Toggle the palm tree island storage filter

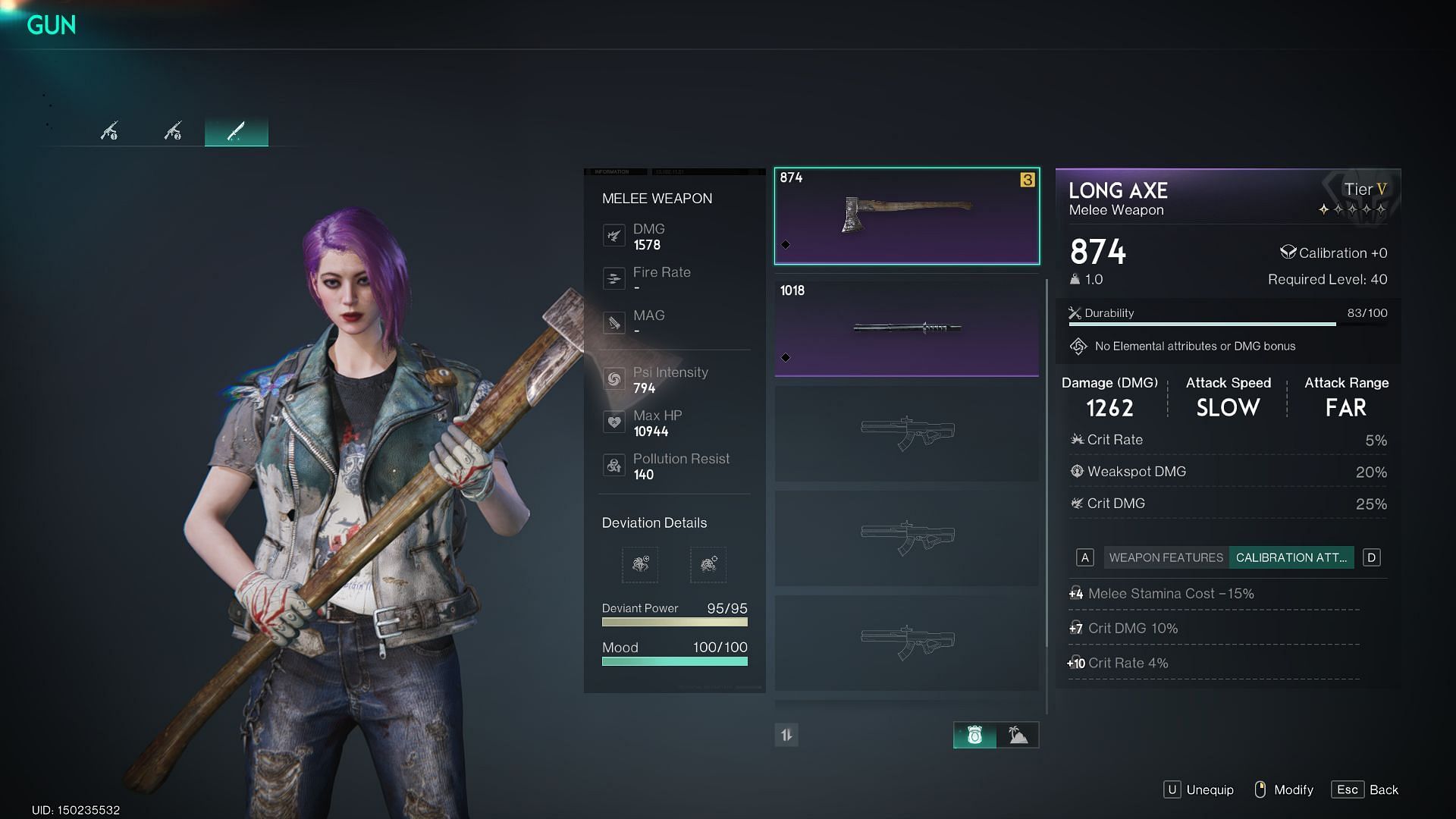click(1018, 735)
